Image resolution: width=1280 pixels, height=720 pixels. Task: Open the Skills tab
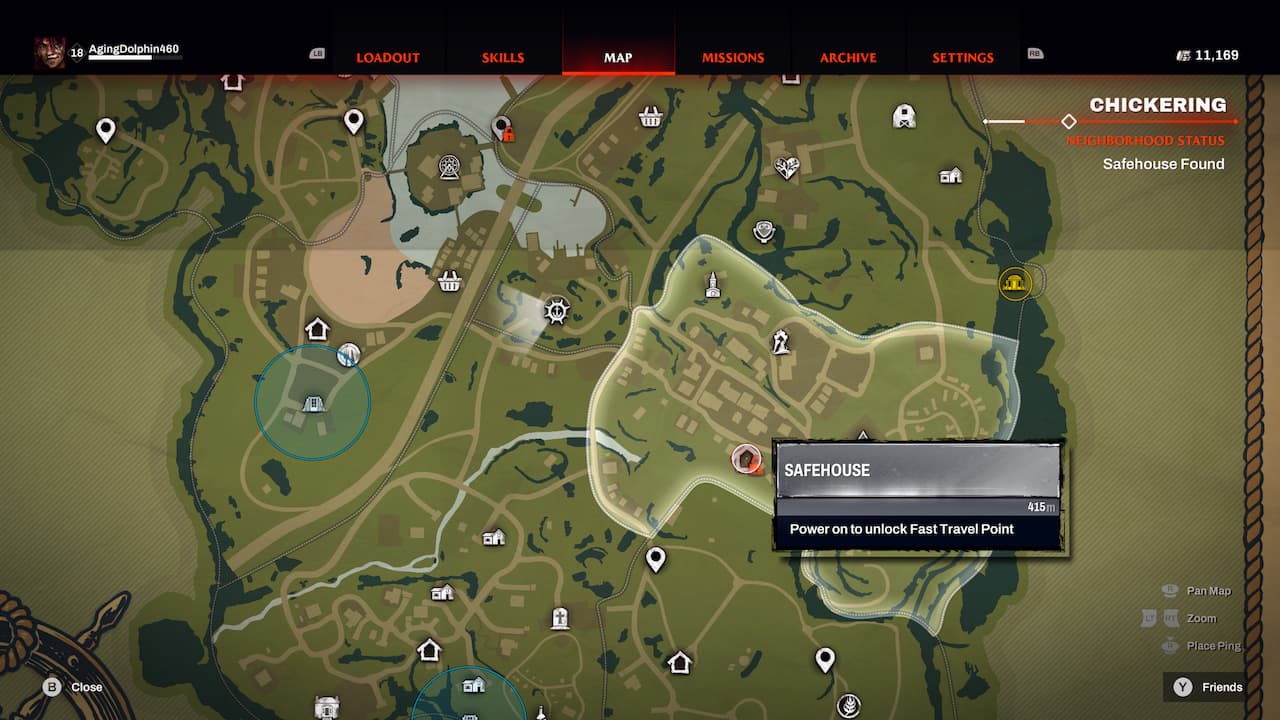503,58
